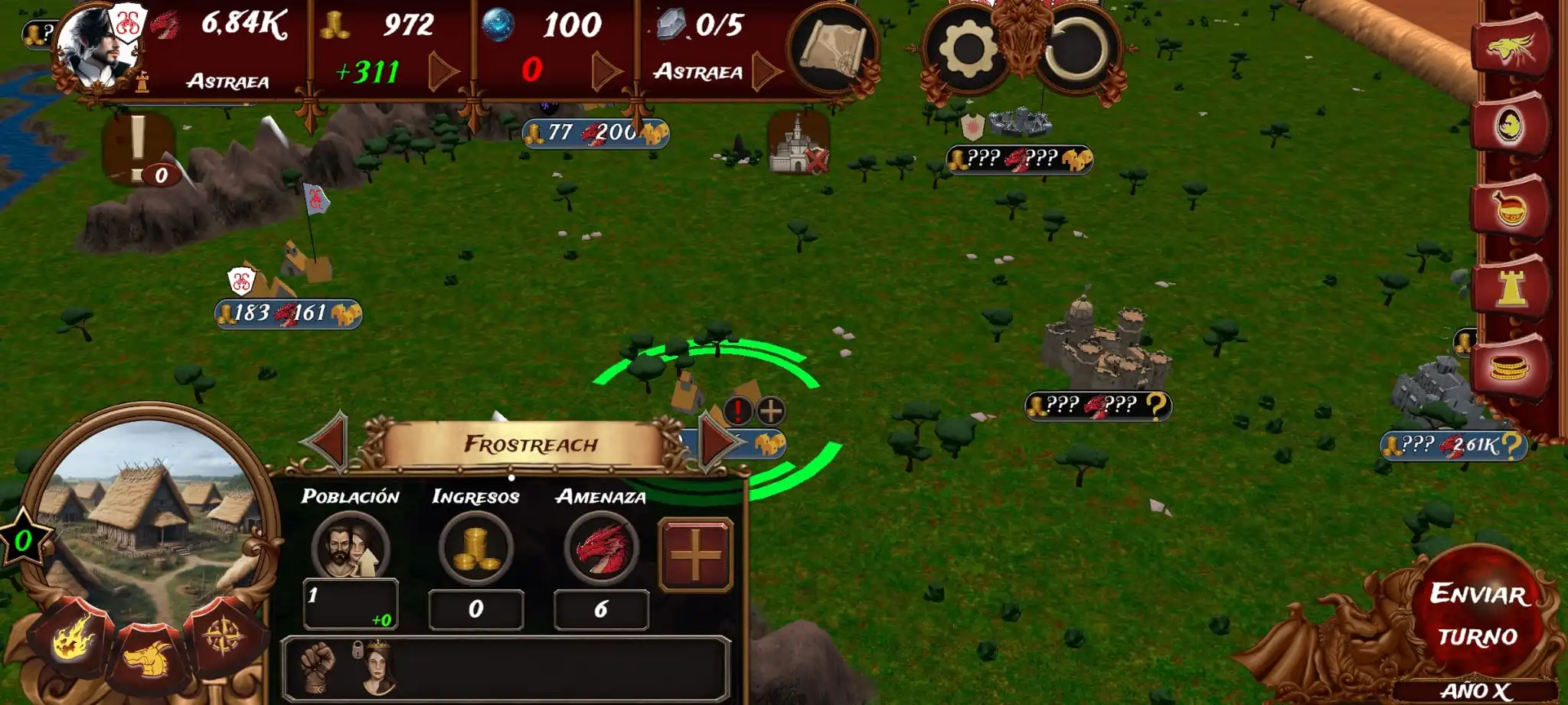Select the dragon egg sidebar button
This screenshot has height=705, width=1568.
[1510, 126]
